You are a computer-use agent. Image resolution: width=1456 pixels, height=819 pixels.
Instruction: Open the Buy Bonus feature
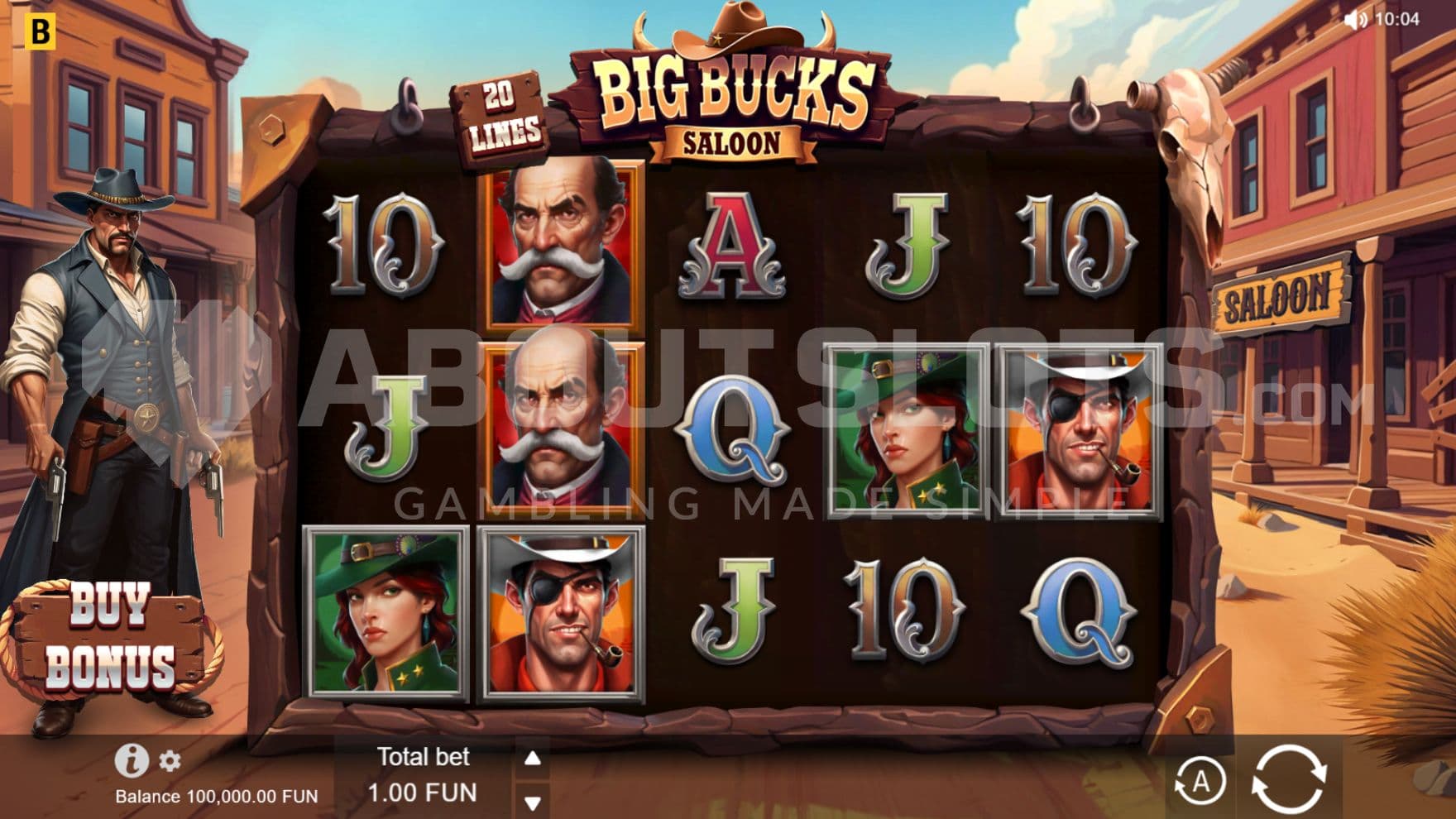111,637
